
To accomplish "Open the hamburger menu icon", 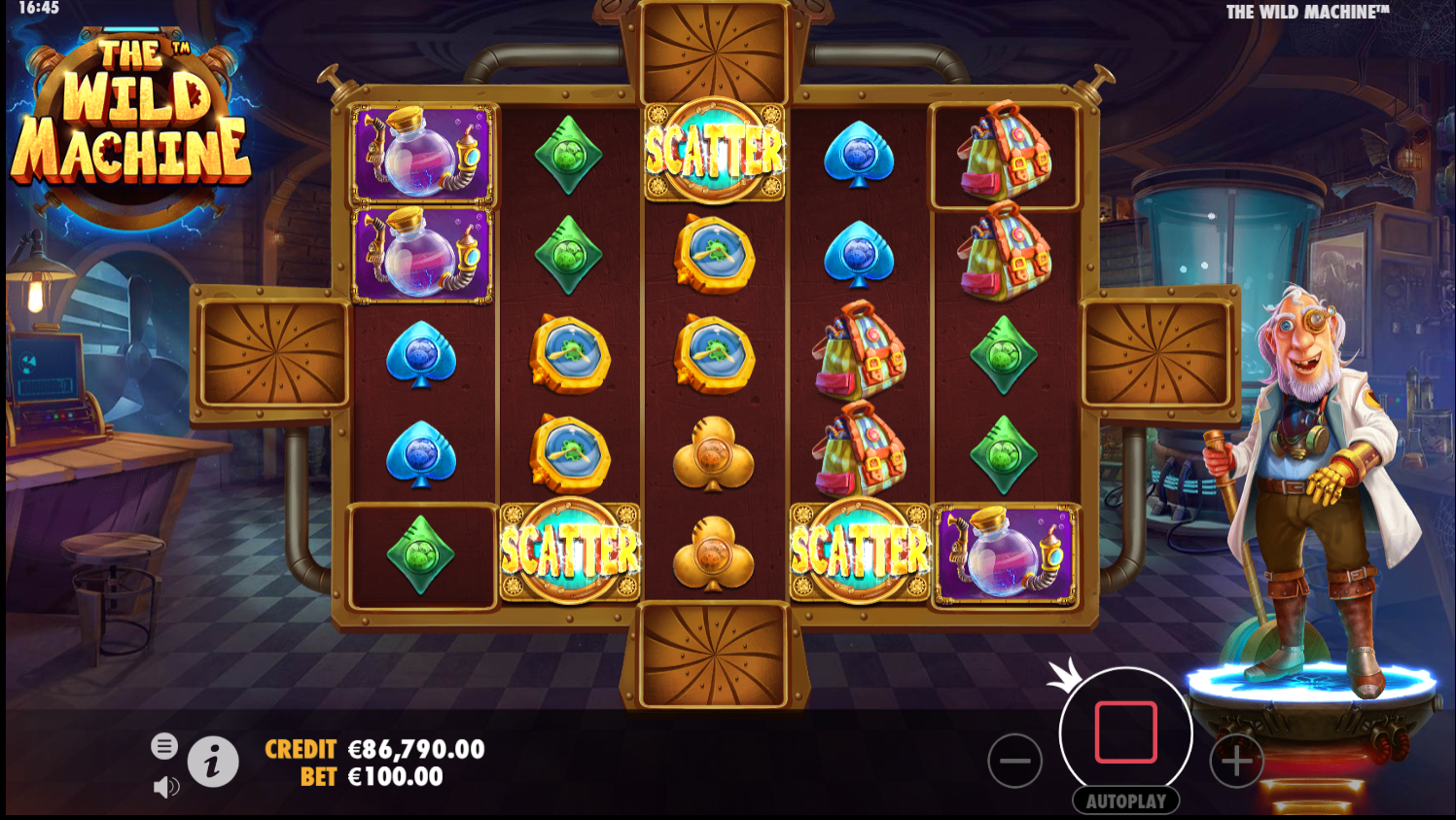I will (x=164, y=746).
